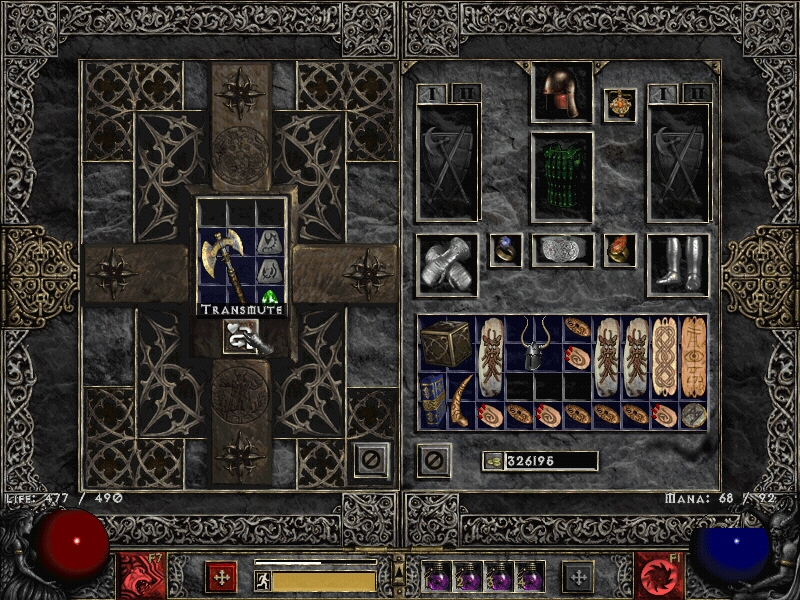Screen dimensions: 800x600
Task: Select the equipped gauntlets slot
Action: tap(446, 265)
